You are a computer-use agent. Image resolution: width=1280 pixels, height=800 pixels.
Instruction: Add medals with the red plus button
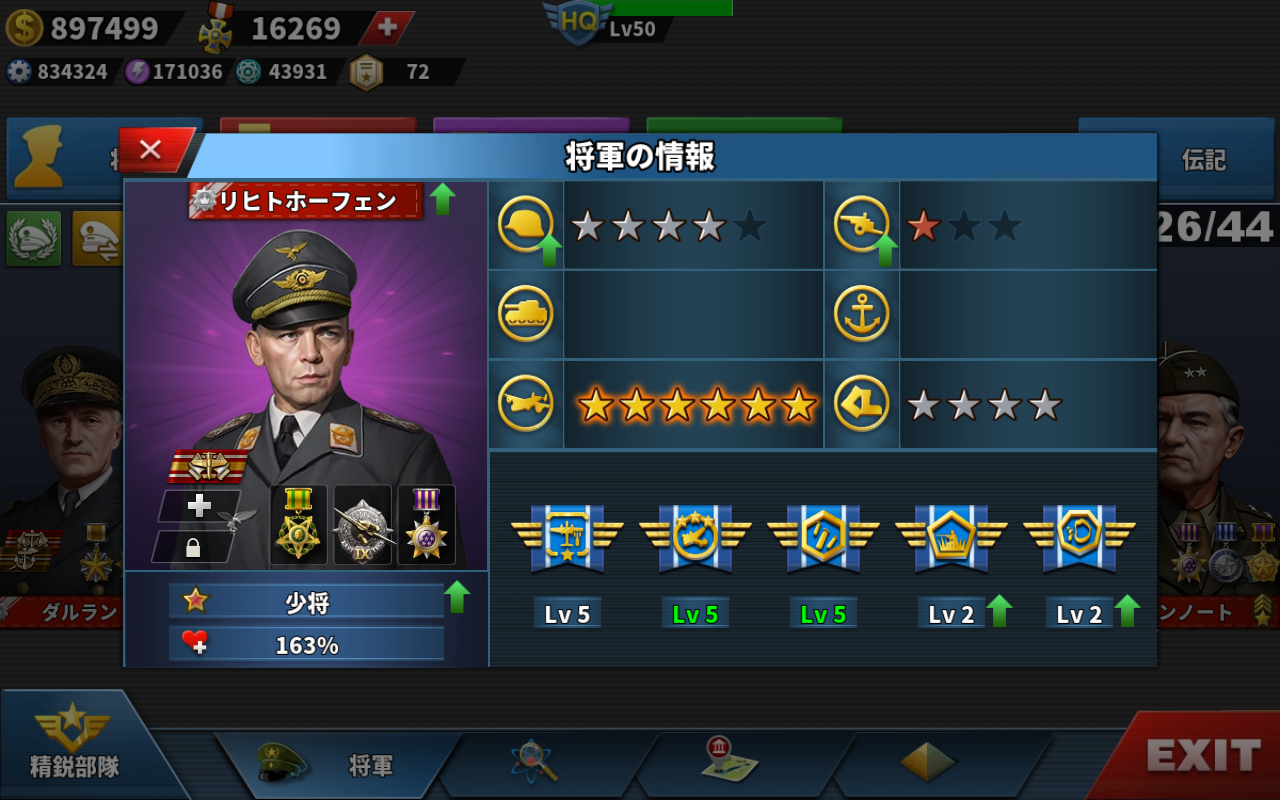click(387, 28)
